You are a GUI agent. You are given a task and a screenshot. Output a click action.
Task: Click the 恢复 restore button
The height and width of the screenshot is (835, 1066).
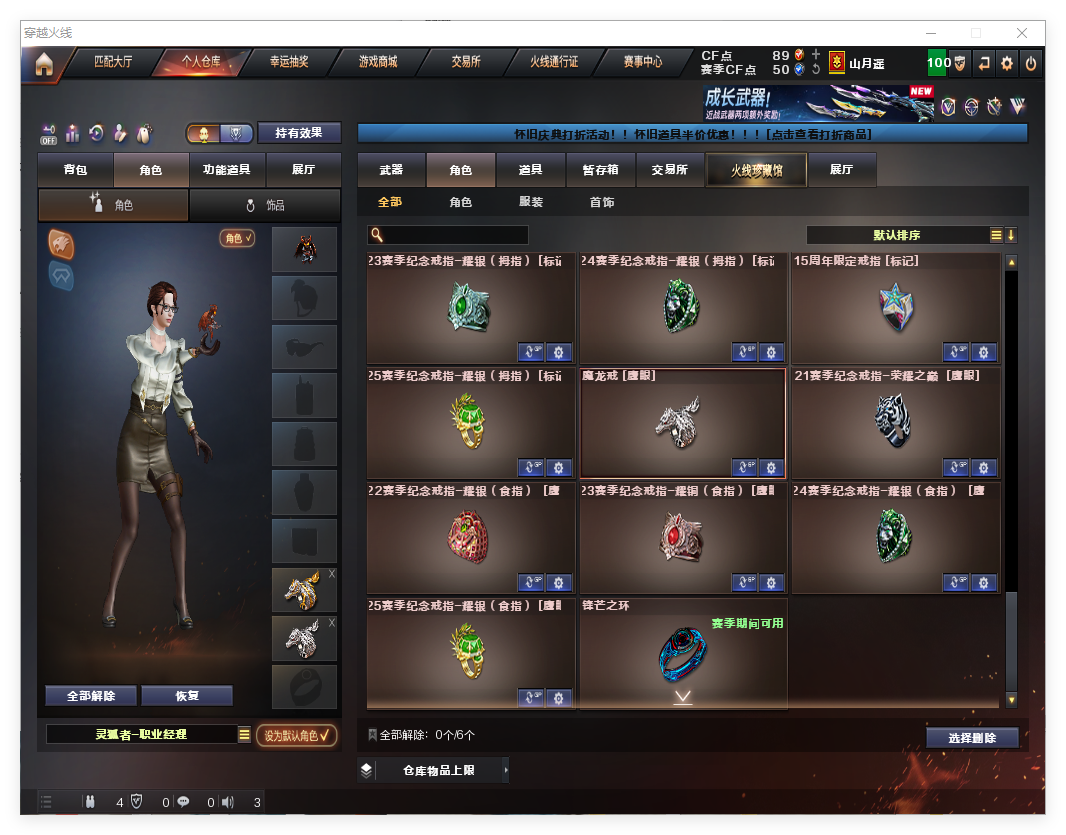click(x=187, y=696)
